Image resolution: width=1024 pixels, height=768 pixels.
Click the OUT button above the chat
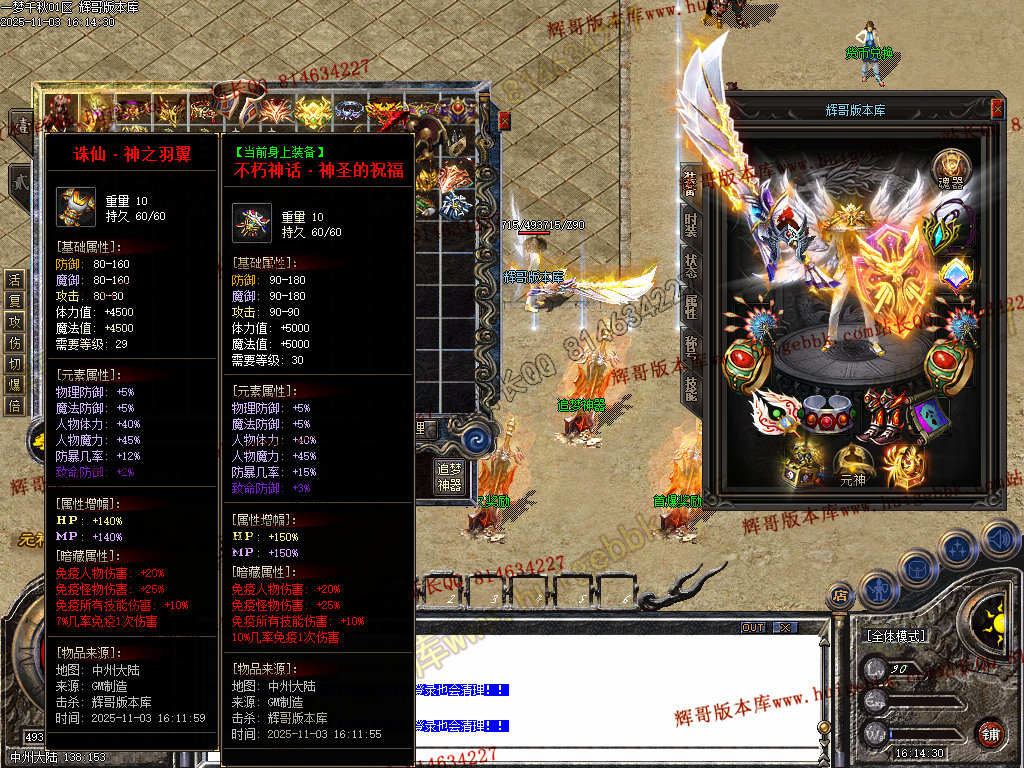(x=753, y=628)
